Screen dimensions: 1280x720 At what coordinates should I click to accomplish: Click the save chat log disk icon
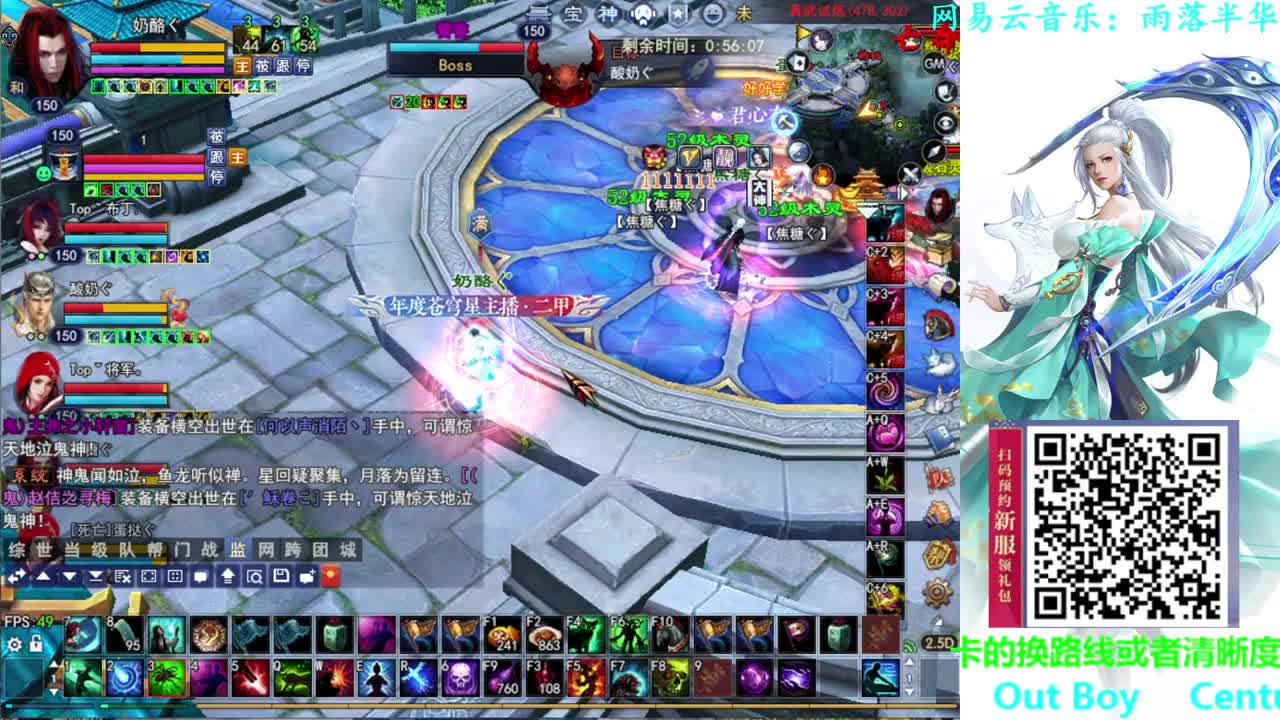pos(282,577)
